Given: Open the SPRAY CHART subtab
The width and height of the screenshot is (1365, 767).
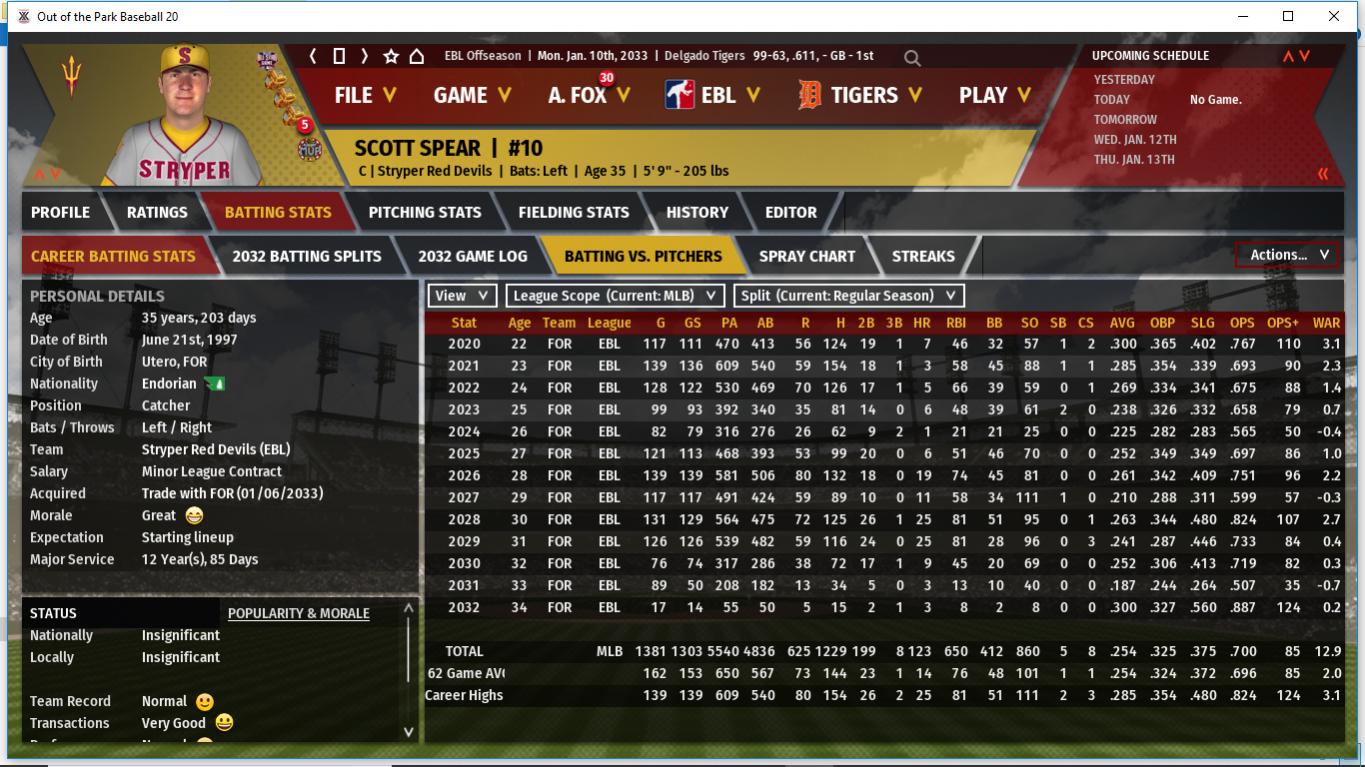Looking at the screenshot, I should pos(807,256).
